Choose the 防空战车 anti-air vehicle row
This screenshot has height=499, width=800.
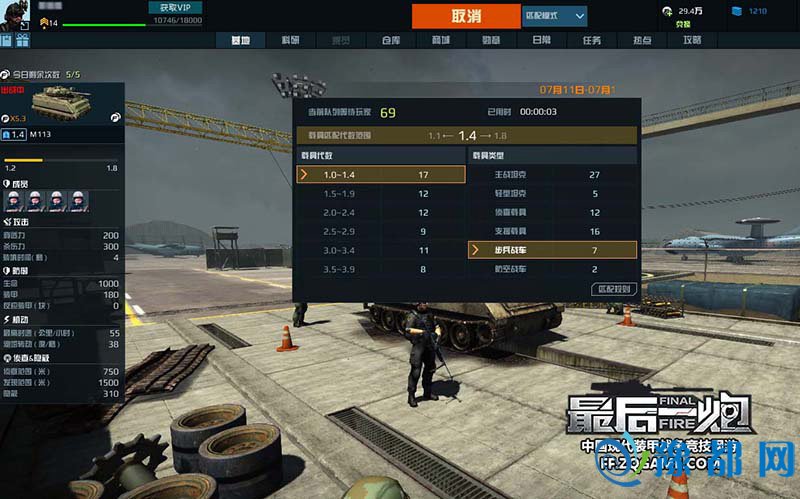click(552, 269)
